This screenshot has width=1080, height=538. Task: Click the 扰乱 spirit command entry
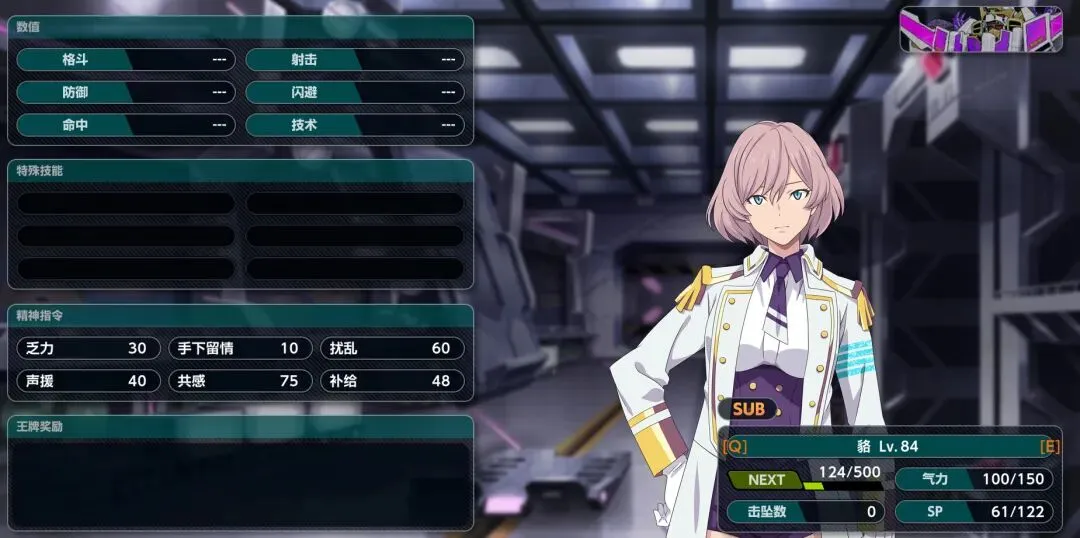[392, 348]
